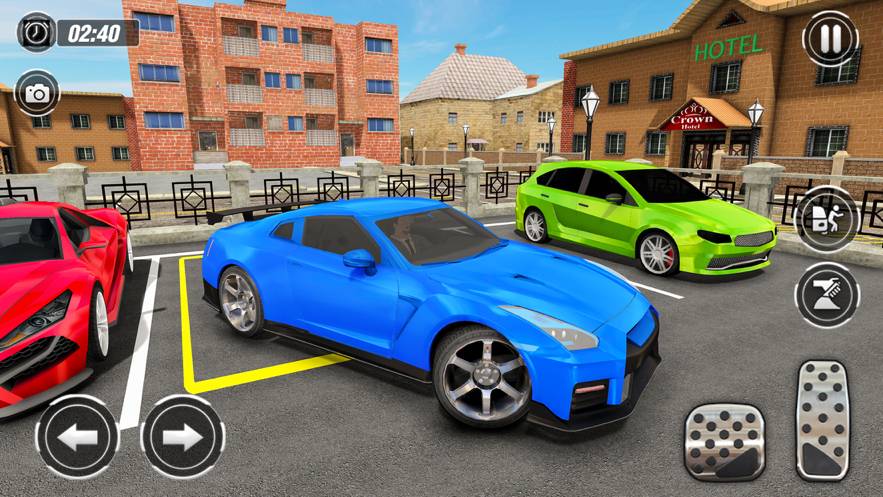Screen dimensions: 883x497
Task: Tap the exit car door button
Action: point(827,218)
